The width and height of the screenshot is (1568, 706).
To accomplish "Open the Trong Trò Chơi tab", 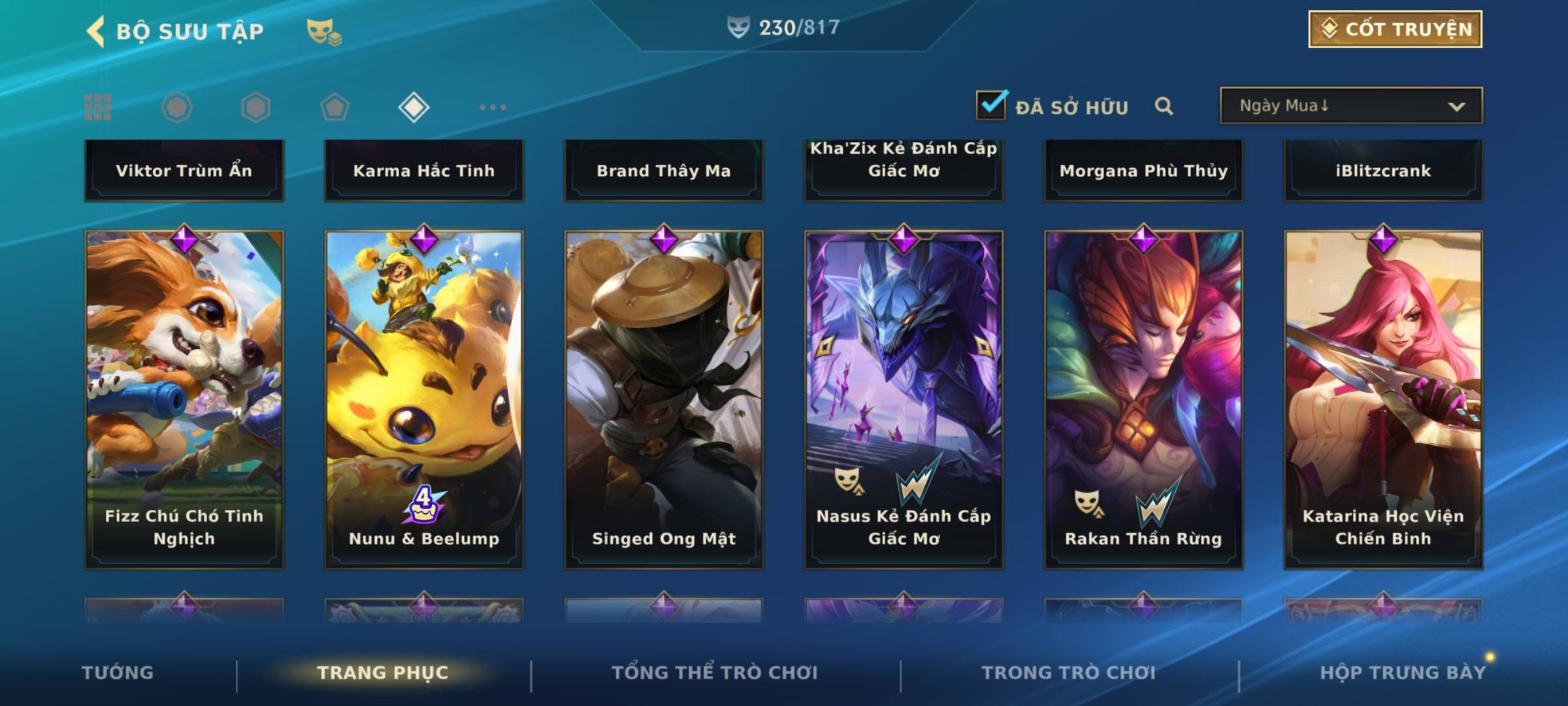I will (1069, 673).
